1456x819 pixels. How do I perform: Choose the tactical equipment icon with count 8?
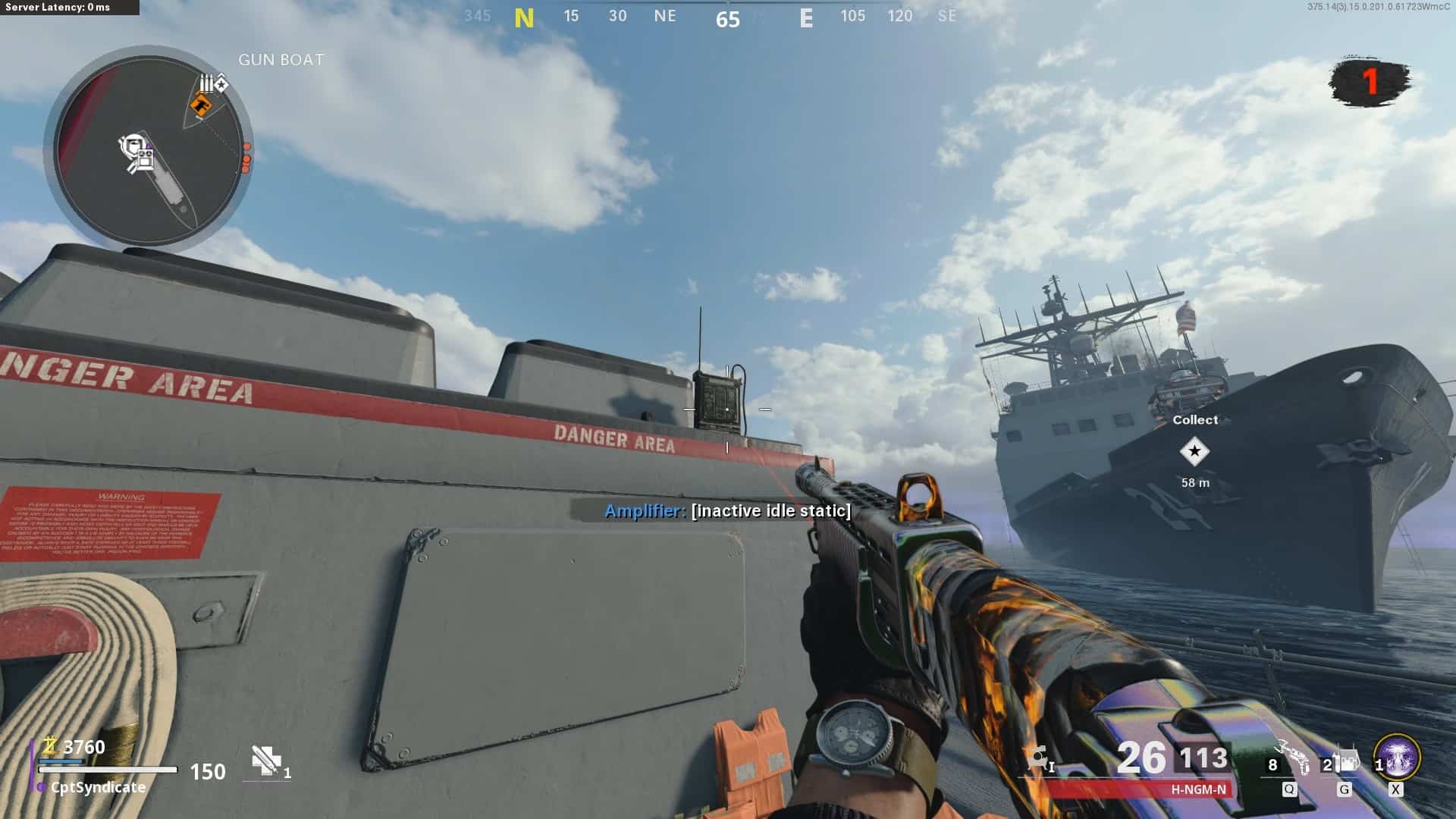click(x=1292, y=758)
